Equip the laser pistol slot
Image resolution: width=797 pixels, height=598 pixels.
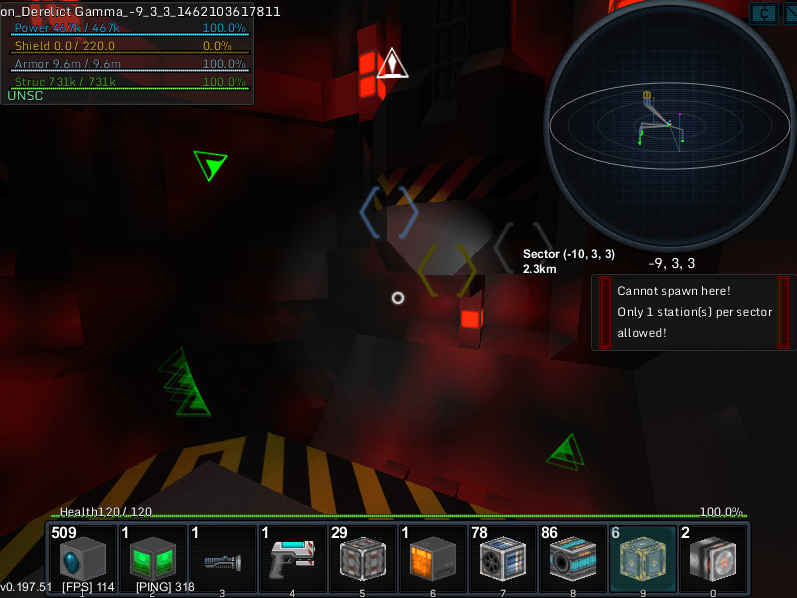(x=293, y=559)
